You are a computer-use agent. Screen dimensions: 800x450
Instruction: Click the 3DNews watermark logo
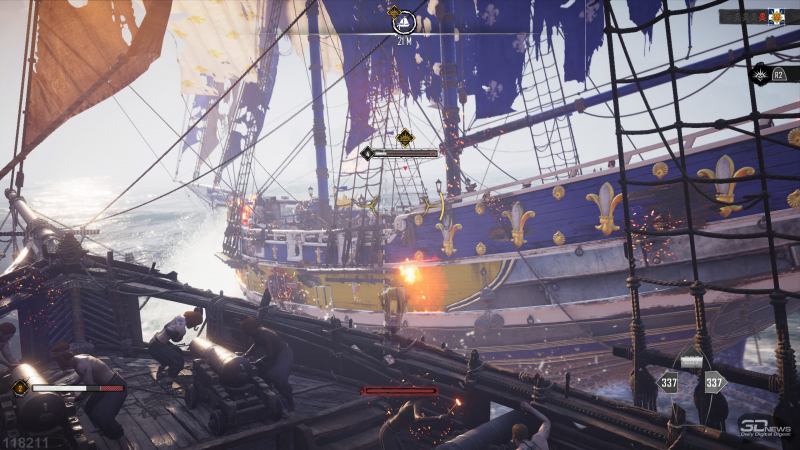click(765, 427)
